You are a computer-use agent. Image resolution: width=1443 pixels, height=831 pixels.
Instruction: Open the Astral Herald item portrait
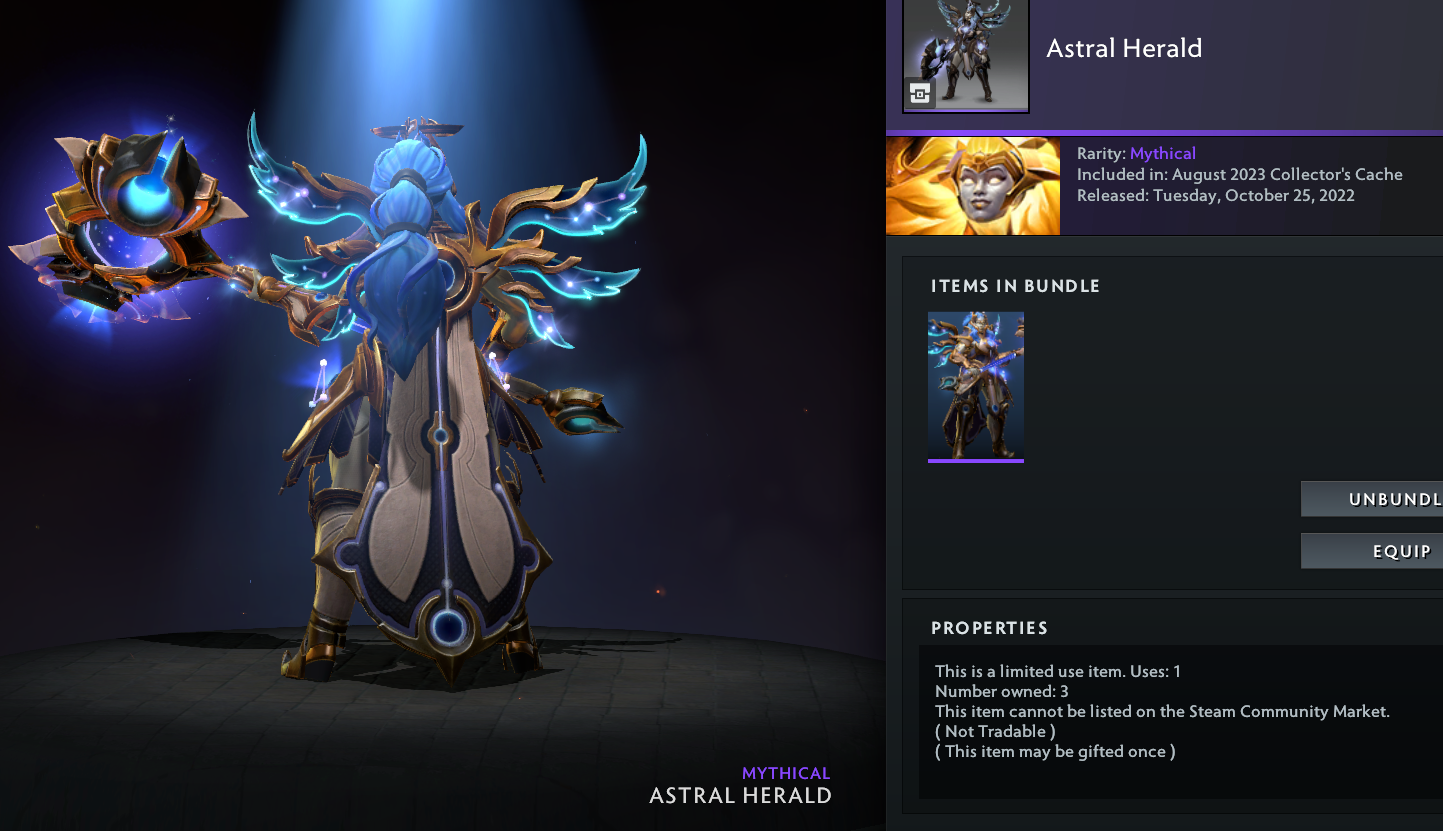coord(965,56)
